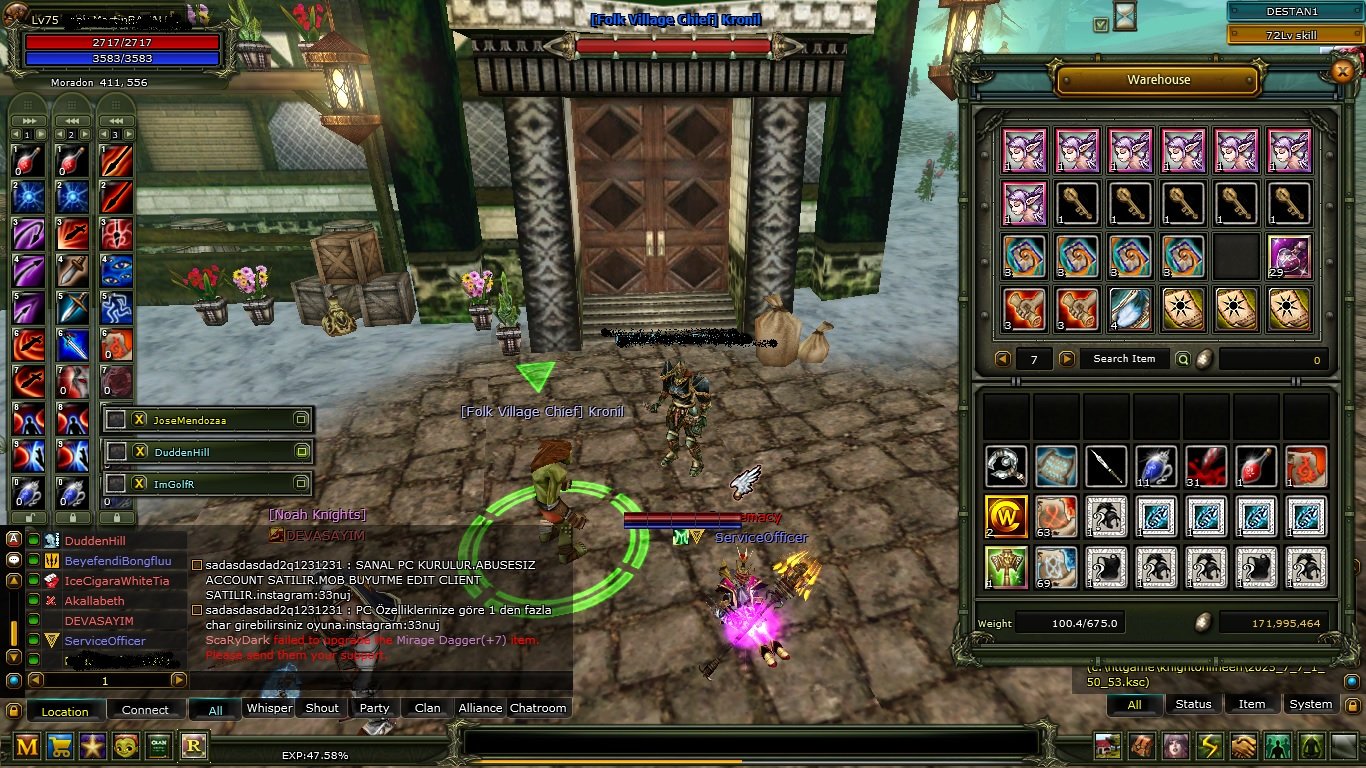Close the Warehouse window
Viewport: 1366px width, 768px height.
click(x=1343, y=70)
